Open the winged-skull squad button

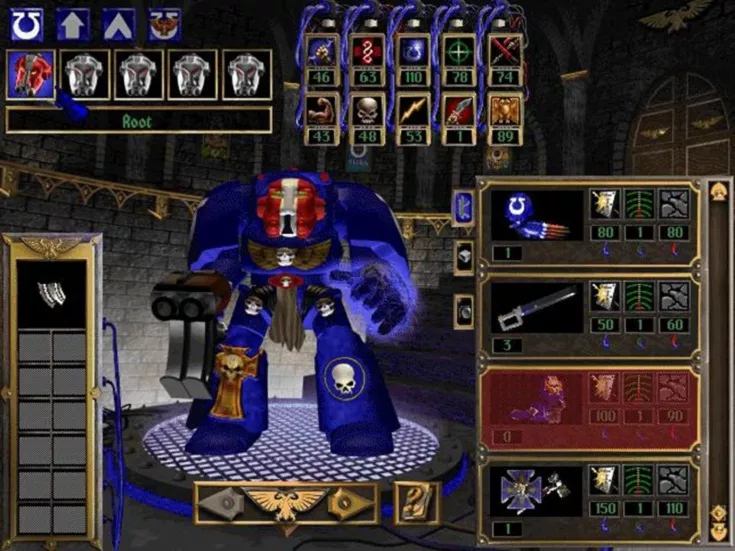[164, 23]
